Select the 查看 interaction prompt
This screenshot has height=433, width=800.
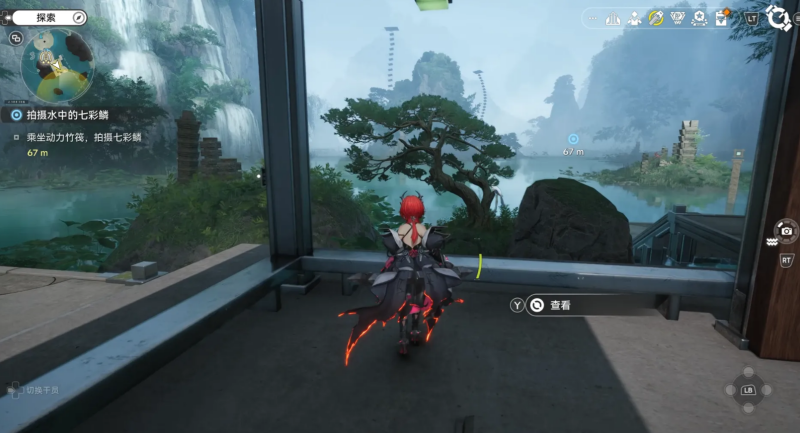[560, 305]
